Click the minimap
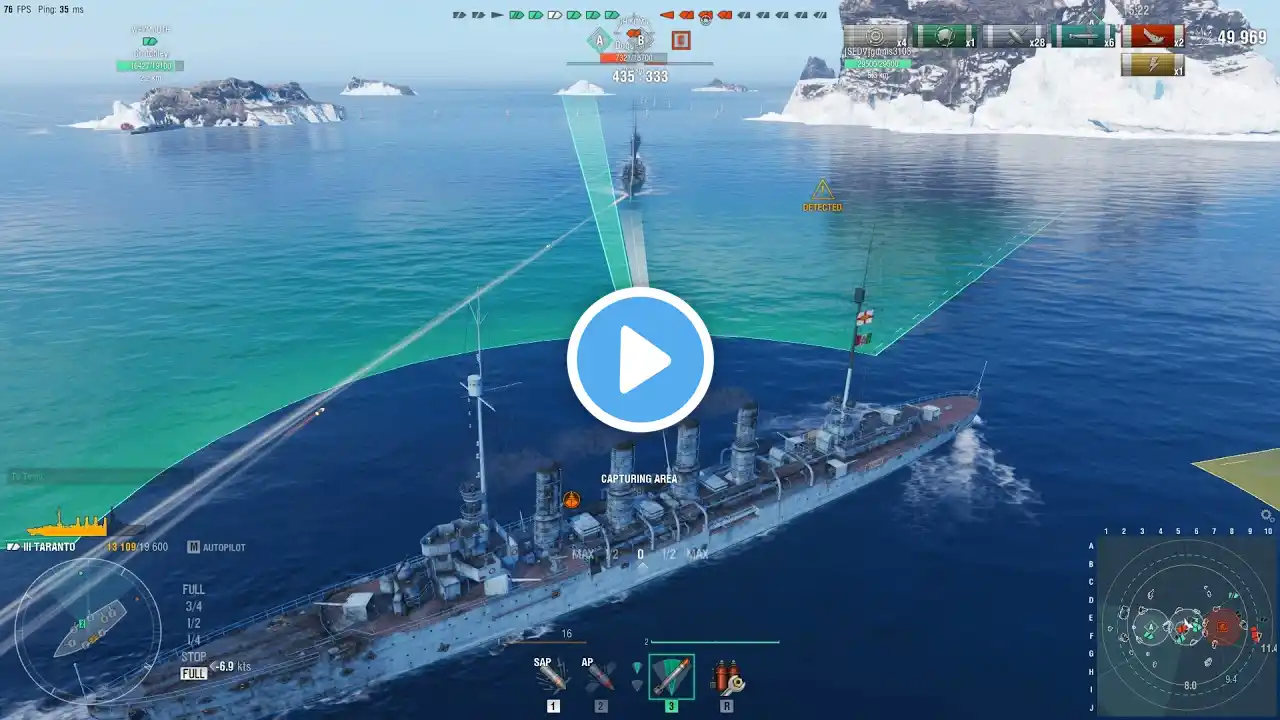Image resolution: width=1280 pixels, height=720 pixels. pyautogui.click(x=1185, y=627)
